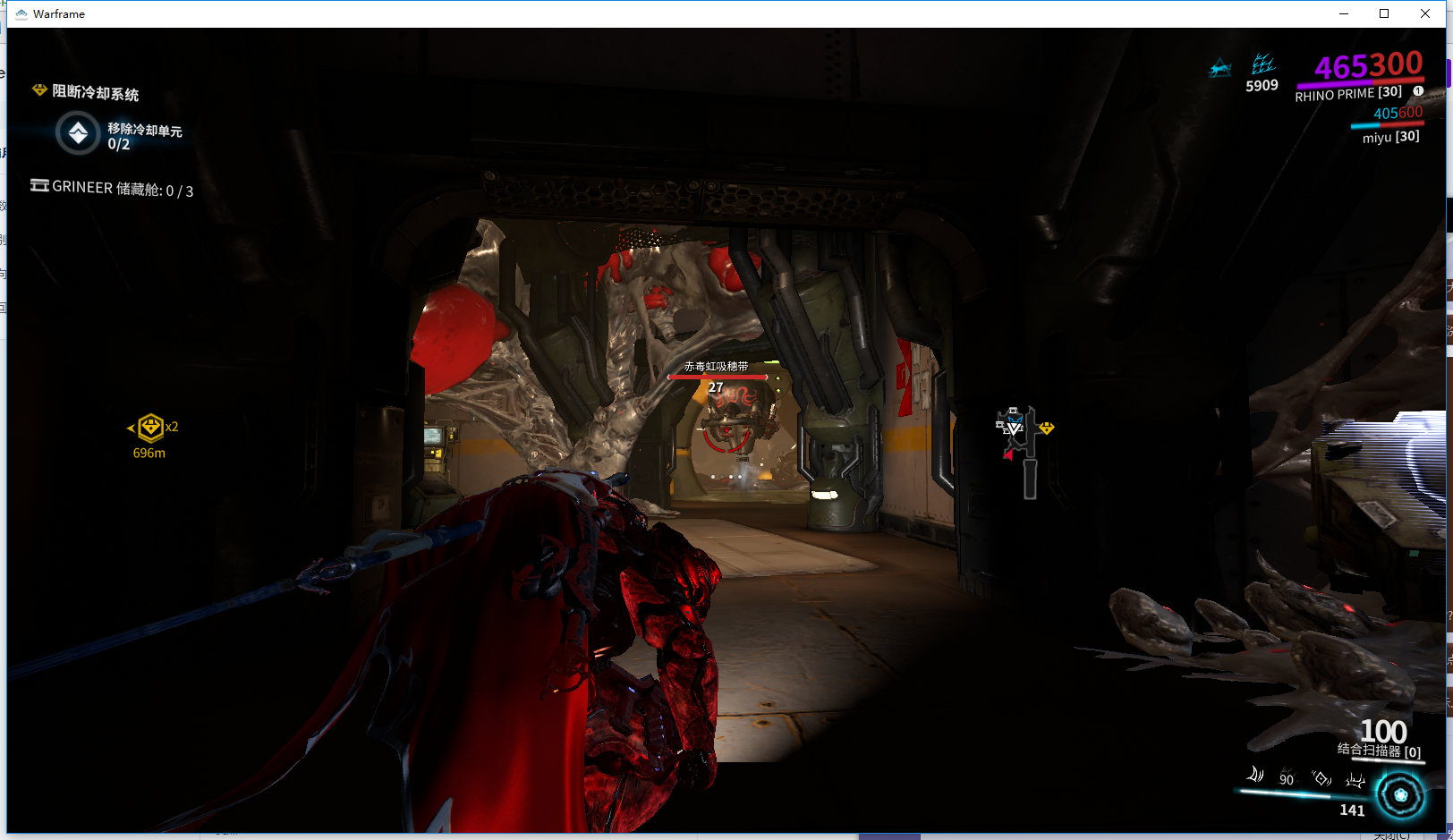Viewport: 1453px width, 840px height.
Task: Click the blue focus lens icon above 5909
Action: (x=1263, y=64)
